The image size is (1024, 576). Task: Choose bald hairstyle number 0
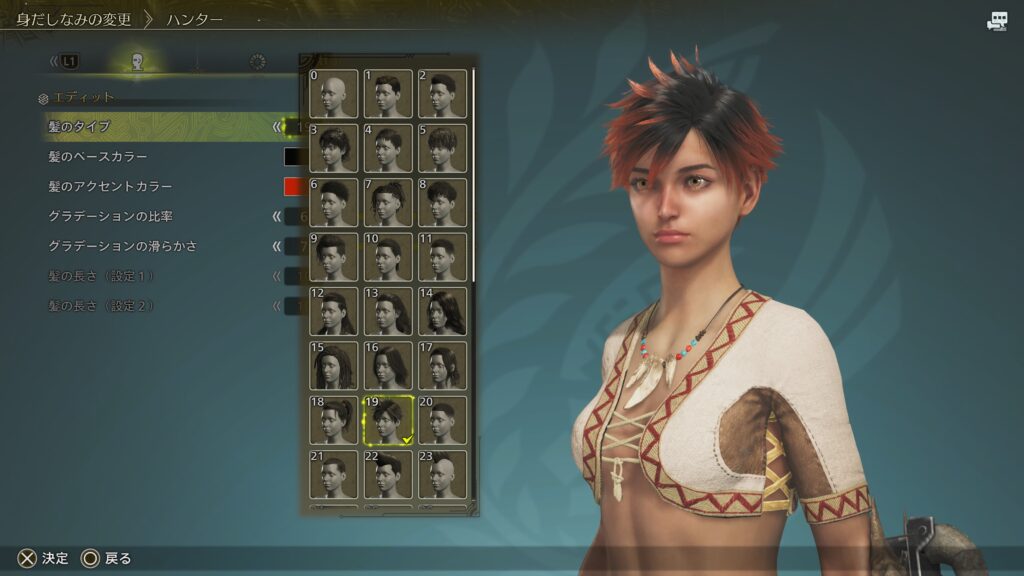click(x=333, y=94)
